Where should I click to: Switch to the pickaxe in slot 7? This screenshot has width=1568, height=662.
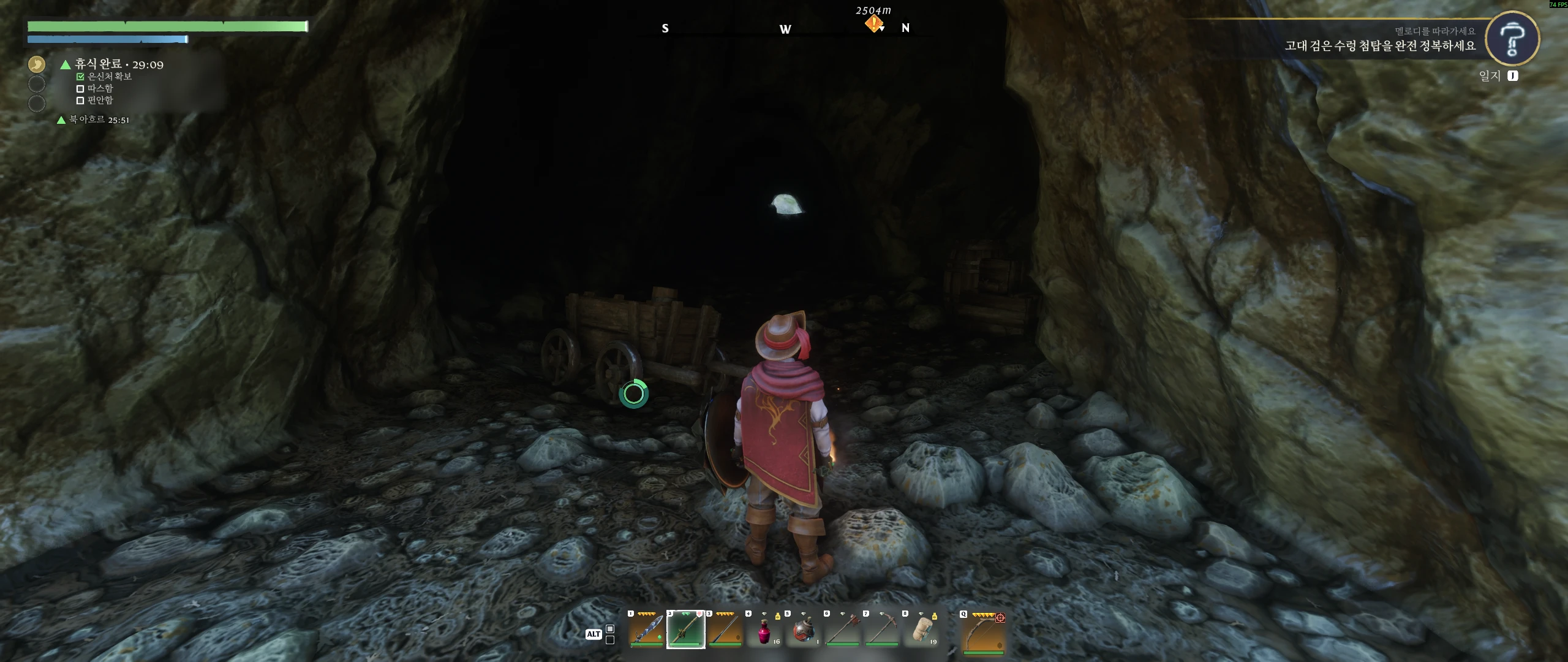point(881,630)
